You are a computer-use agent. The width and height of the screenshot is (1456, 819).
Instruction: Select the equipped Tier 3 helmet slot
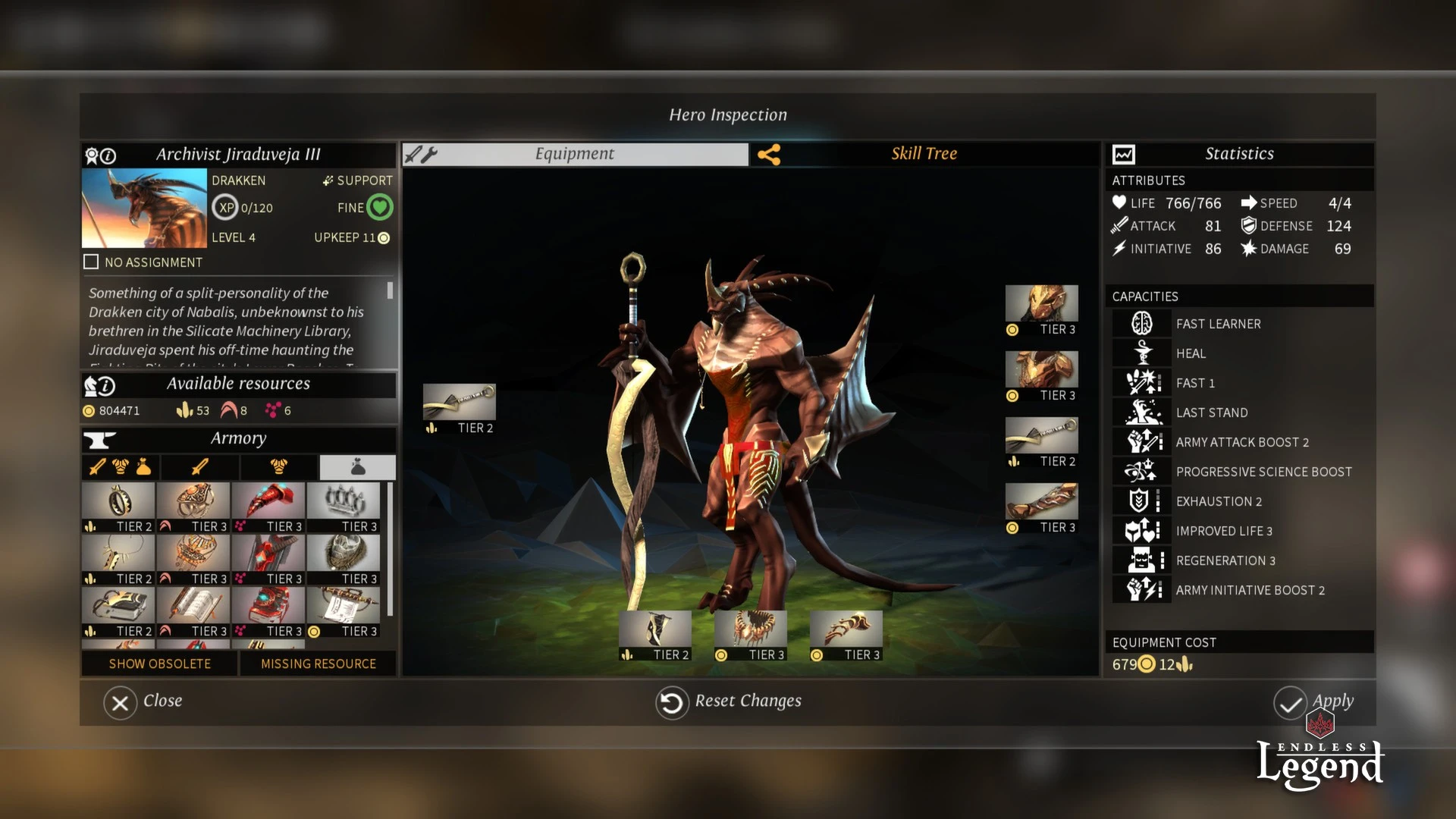tap(1041, 304)
